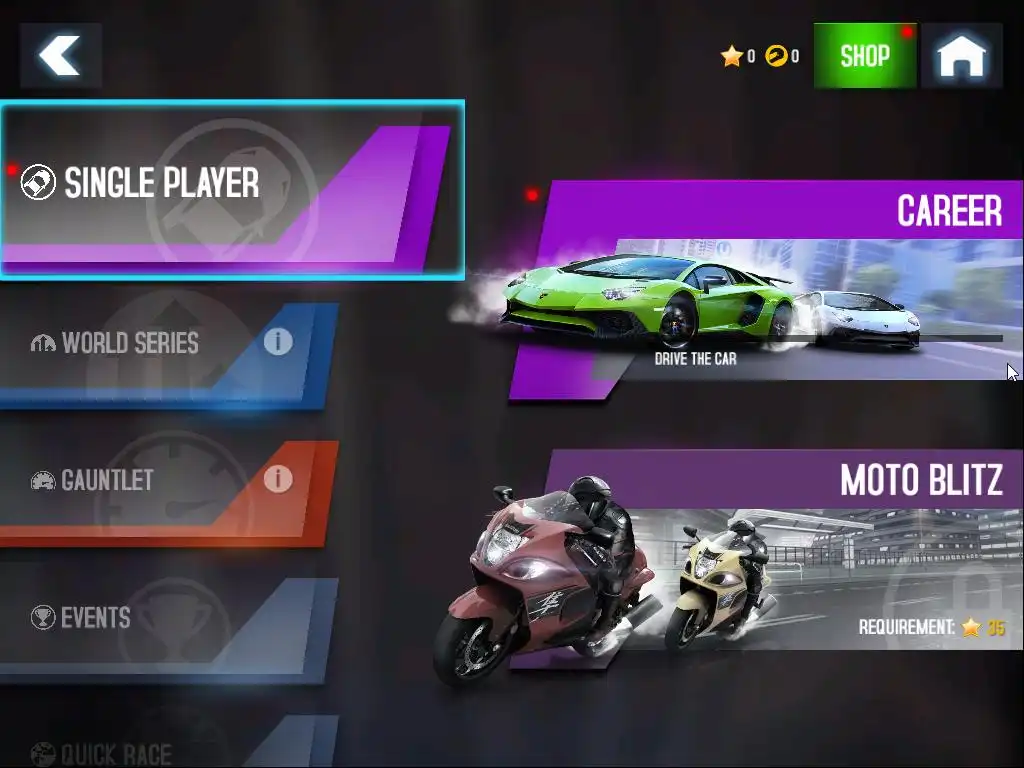Open the Gauntlet mode
The height and width of the screenshot is (768, 1024).
tap(108, 481)
